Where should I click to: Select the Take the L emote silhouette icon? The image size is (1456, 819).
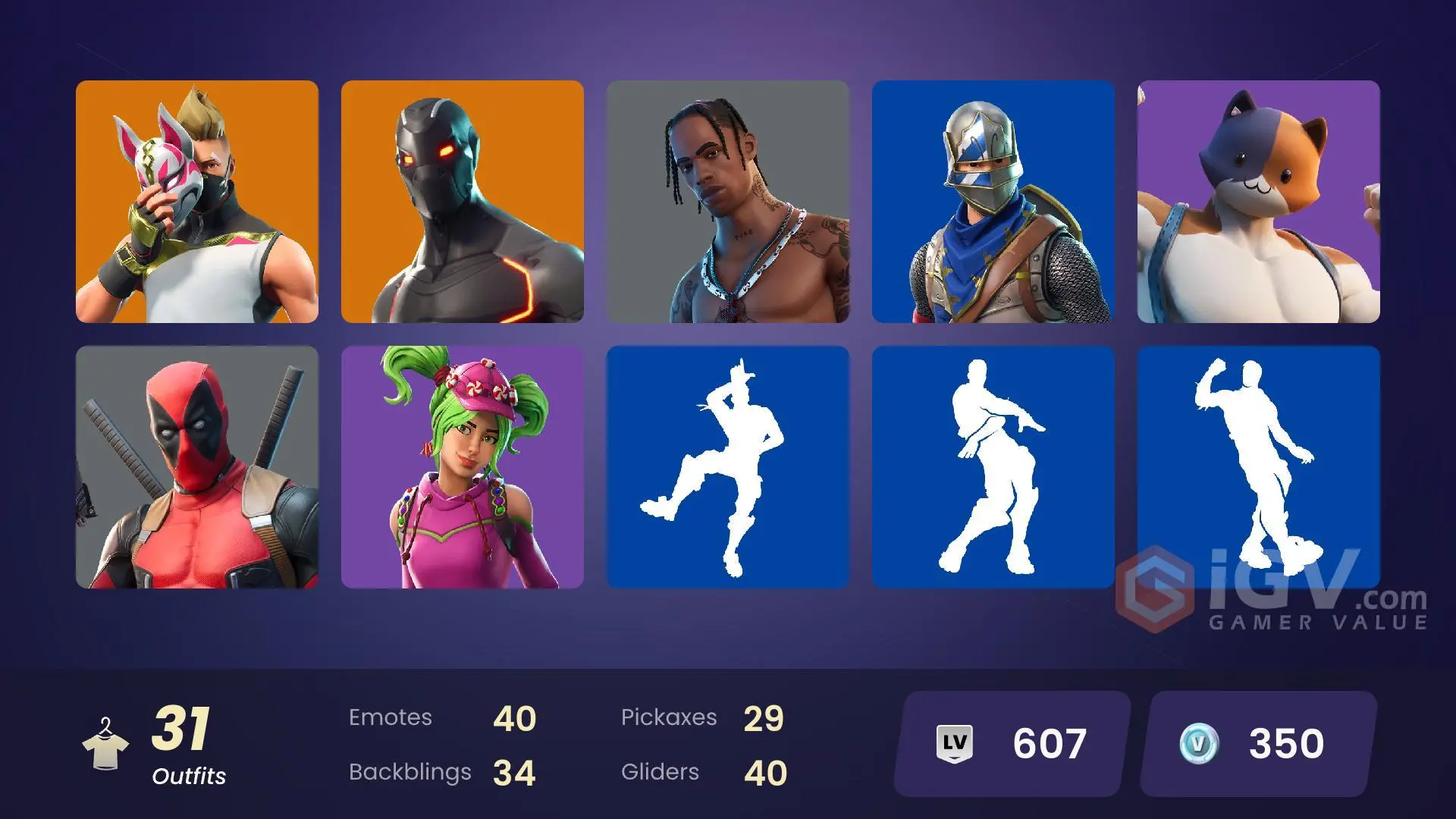point(728,466)
